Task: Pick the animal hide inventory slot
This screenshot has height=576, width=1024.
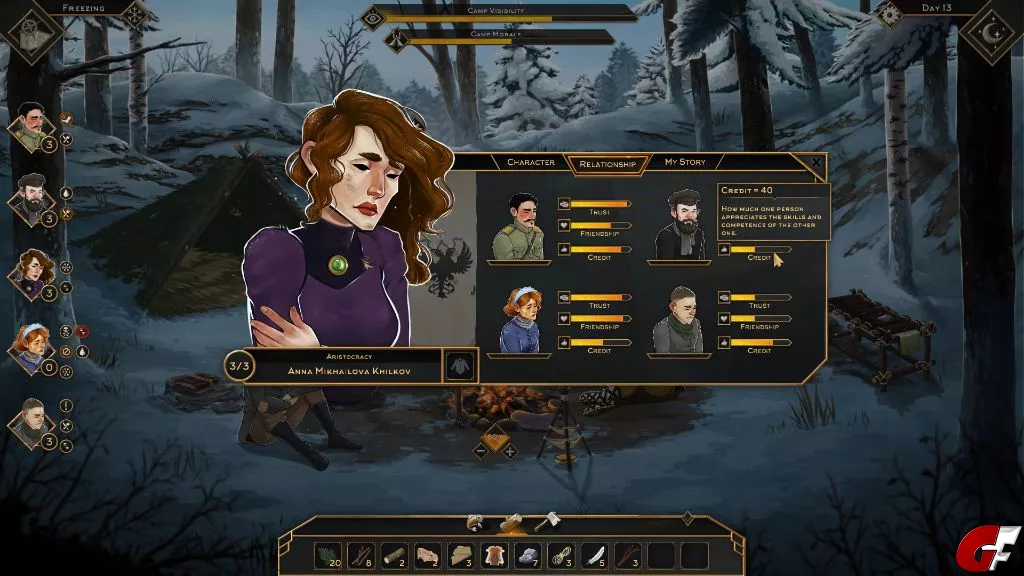Action: [x=494, y=555]
